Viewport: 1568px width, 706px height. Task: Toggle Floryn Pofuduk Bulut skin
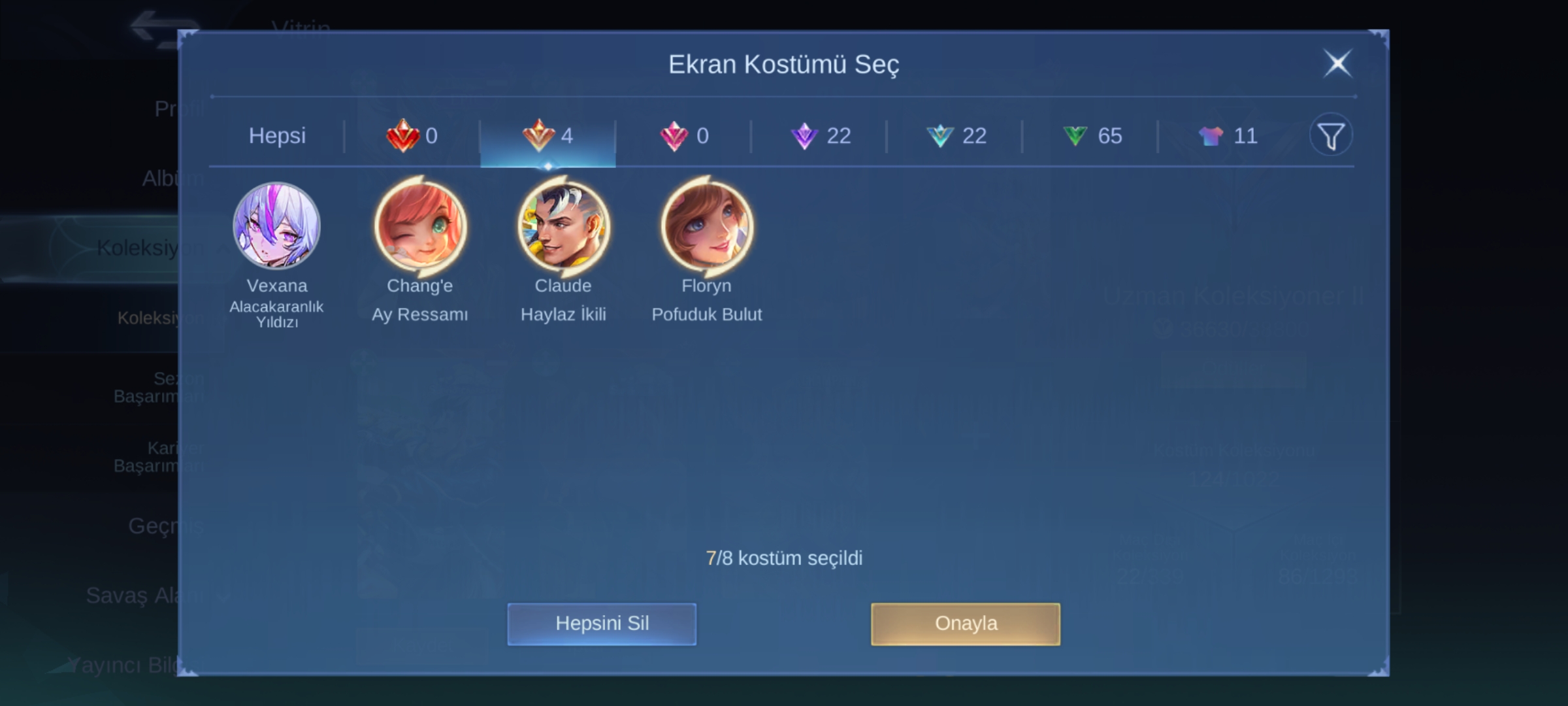pyautogui.click(x=706, y=226)
